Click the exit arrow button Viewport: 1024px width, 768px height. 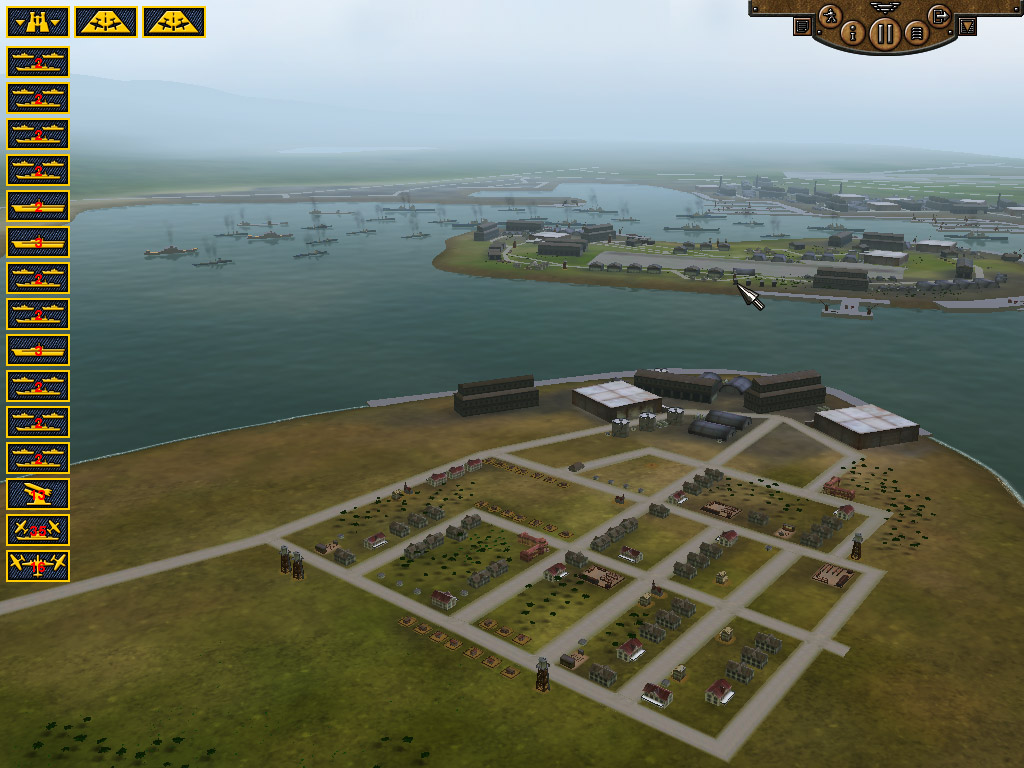938,15
